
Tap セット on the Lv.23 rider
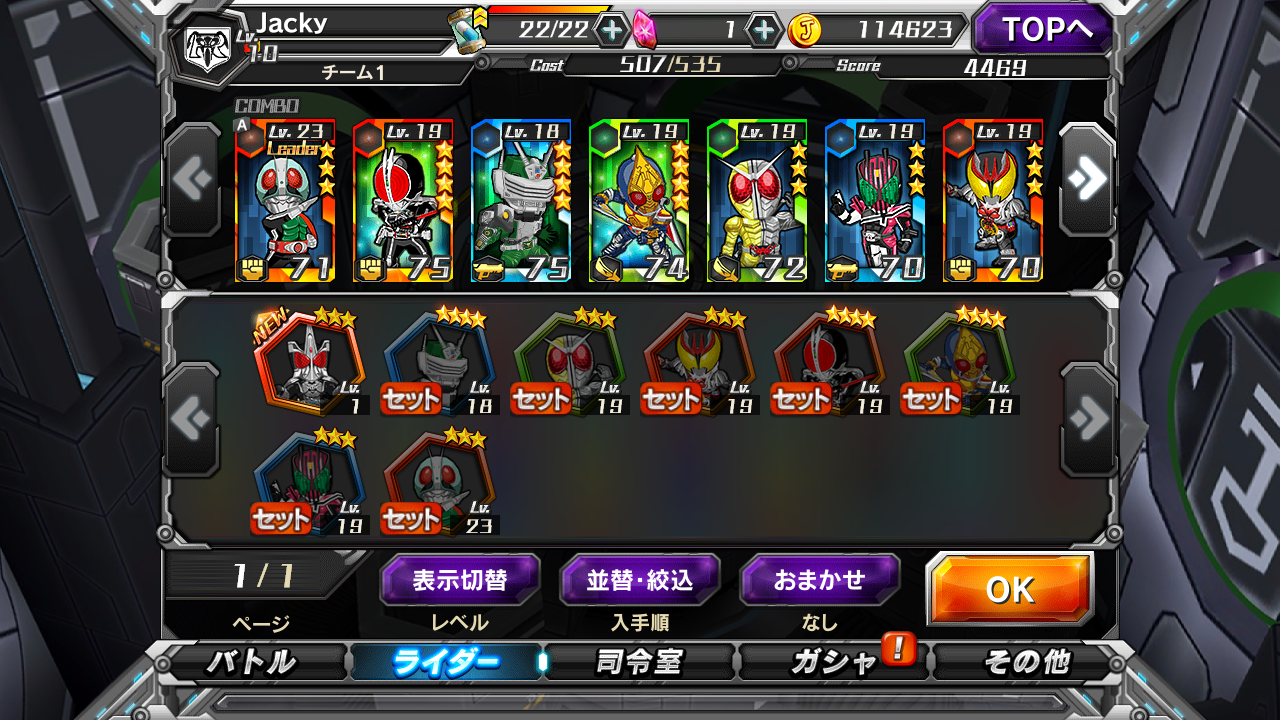point(410,519)
